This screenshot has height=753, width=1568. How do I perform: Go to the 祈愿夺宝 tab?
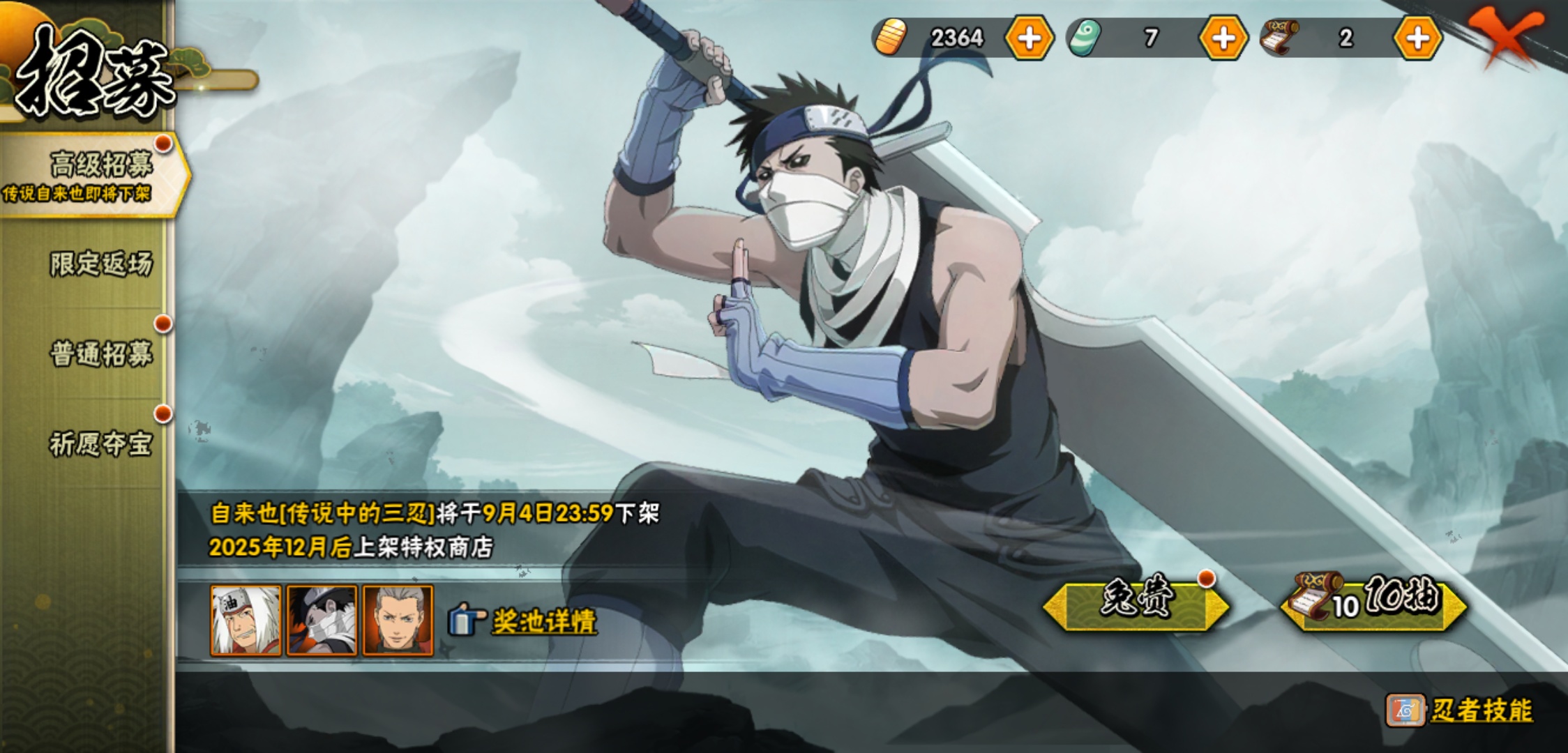pyautogui.click(x=100, y=444)
